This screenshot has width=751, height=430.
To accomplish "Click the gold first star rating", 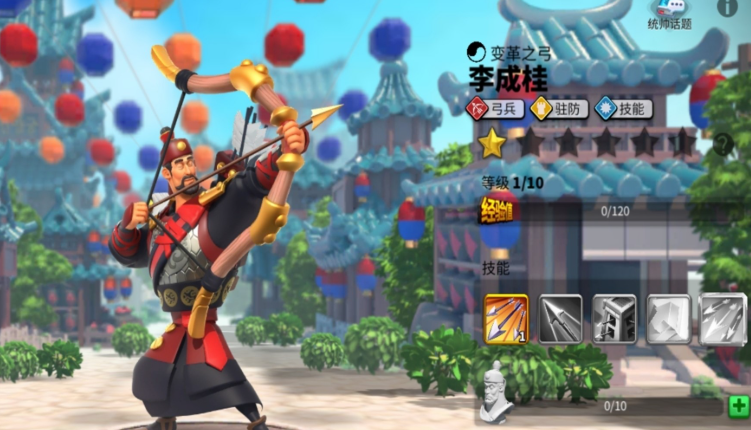I will (x=491, y=144).
